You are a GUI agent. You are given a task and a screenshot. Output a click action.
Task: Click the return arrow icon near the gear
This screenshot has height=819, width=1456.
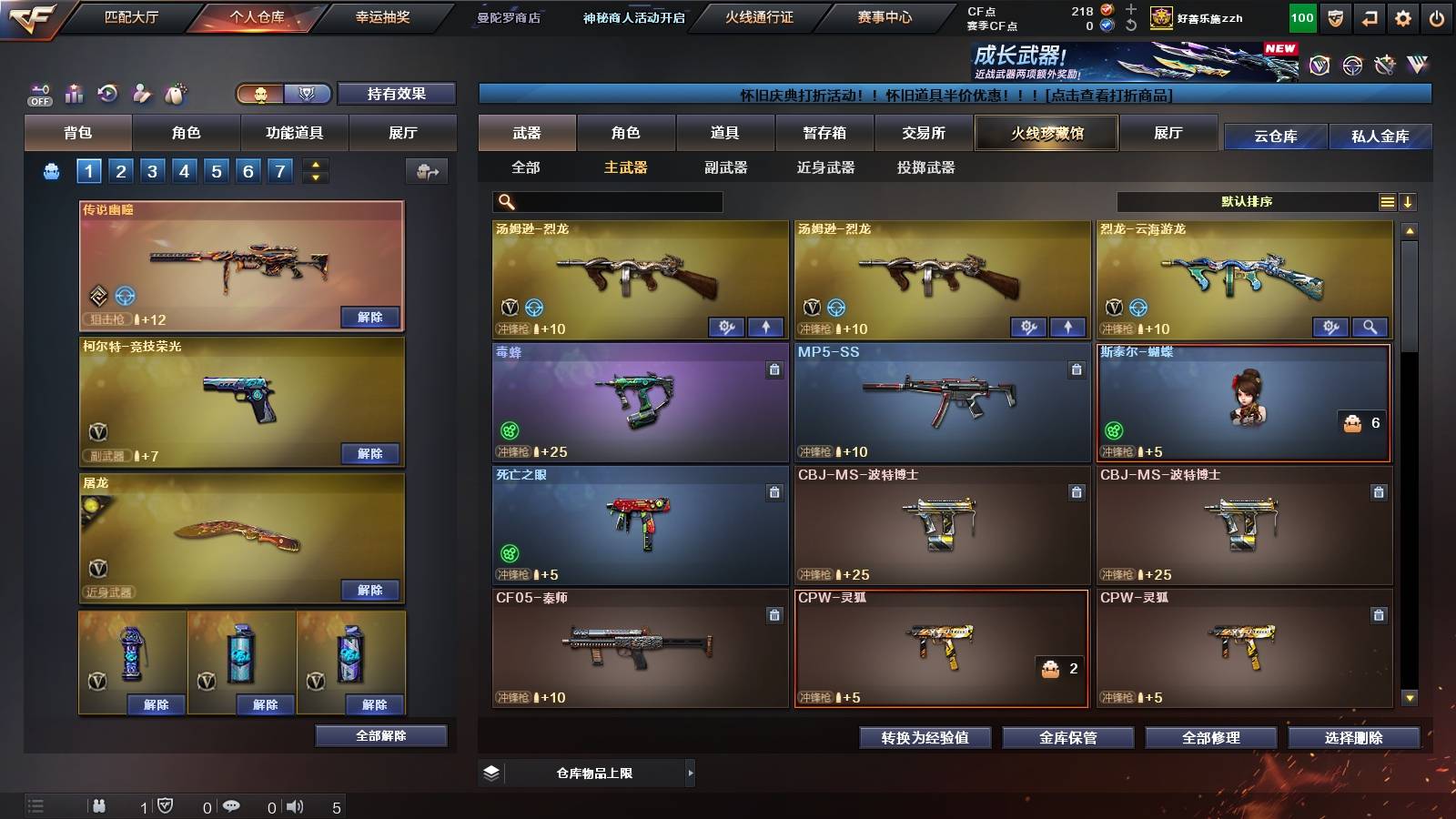[x=1368, y=17]
